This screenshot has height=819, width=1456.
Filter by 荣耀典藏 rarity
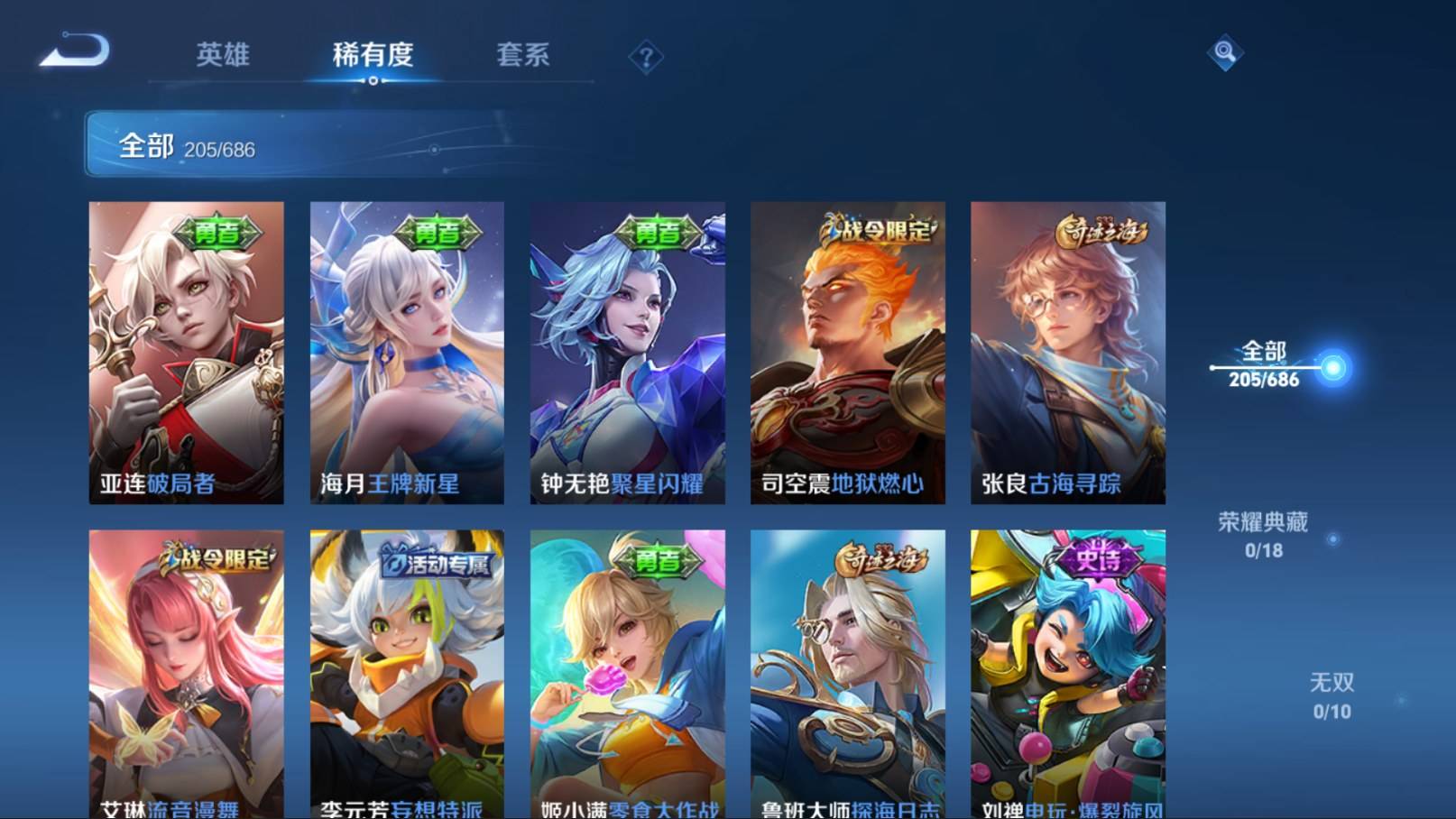[x=1263, y=535]
